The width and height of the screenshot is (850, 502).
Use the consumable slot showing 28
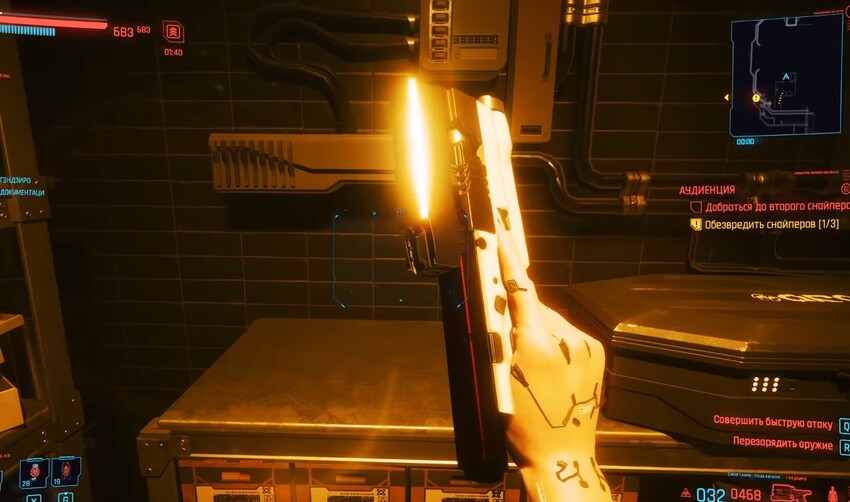point(33,471)
